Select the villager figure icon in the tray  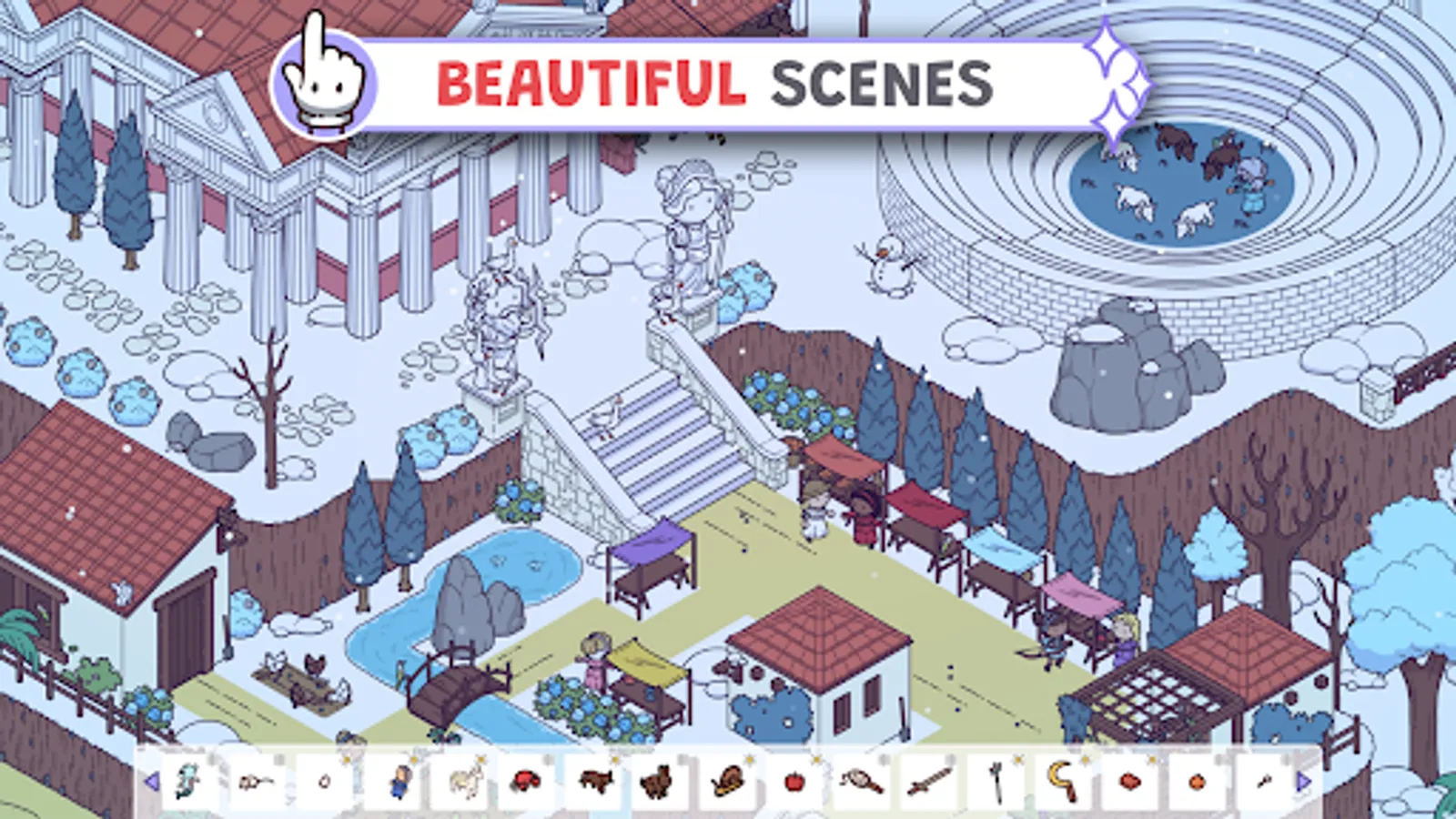[x=401, y=781]
